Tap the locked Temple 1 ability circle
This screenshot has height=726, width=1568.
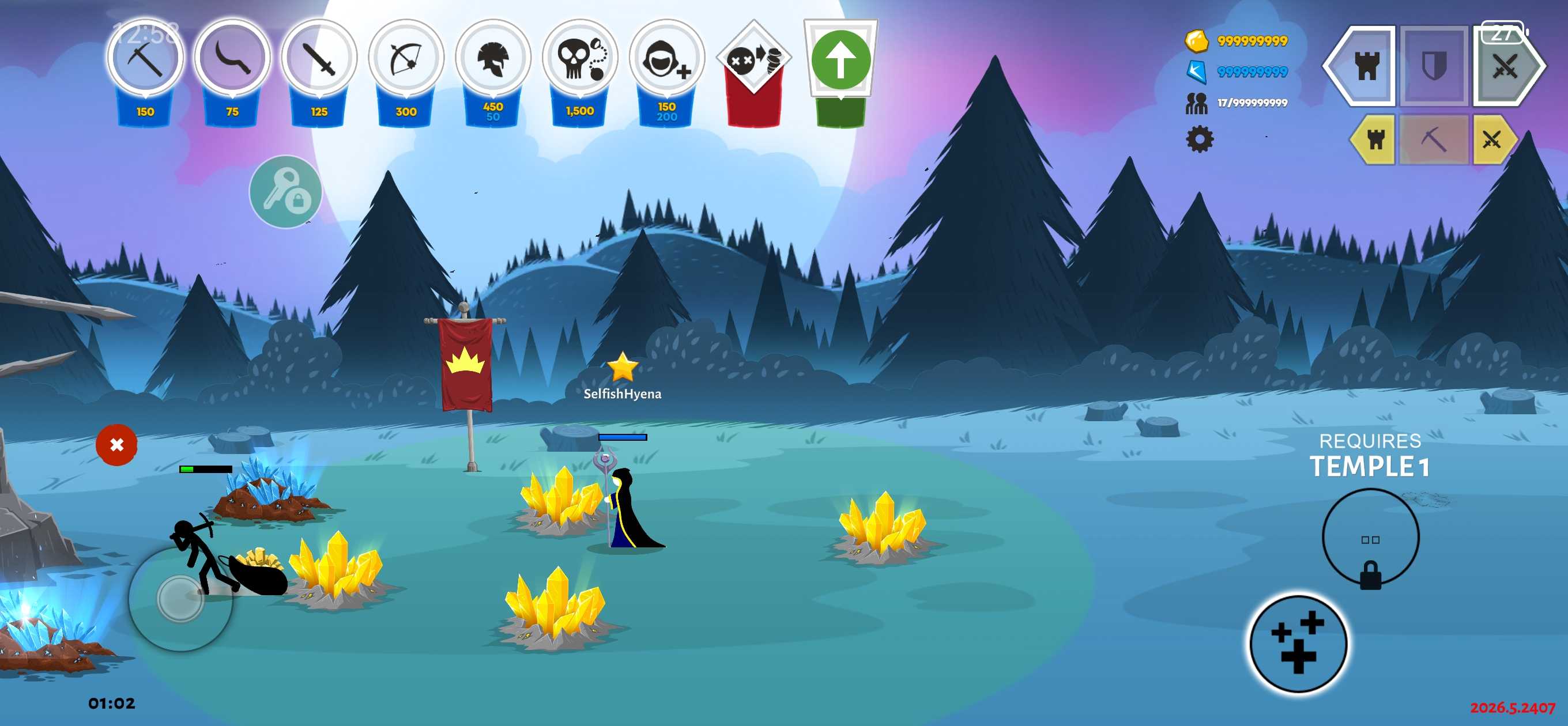pyautogui.click(x=1370, y=539)
